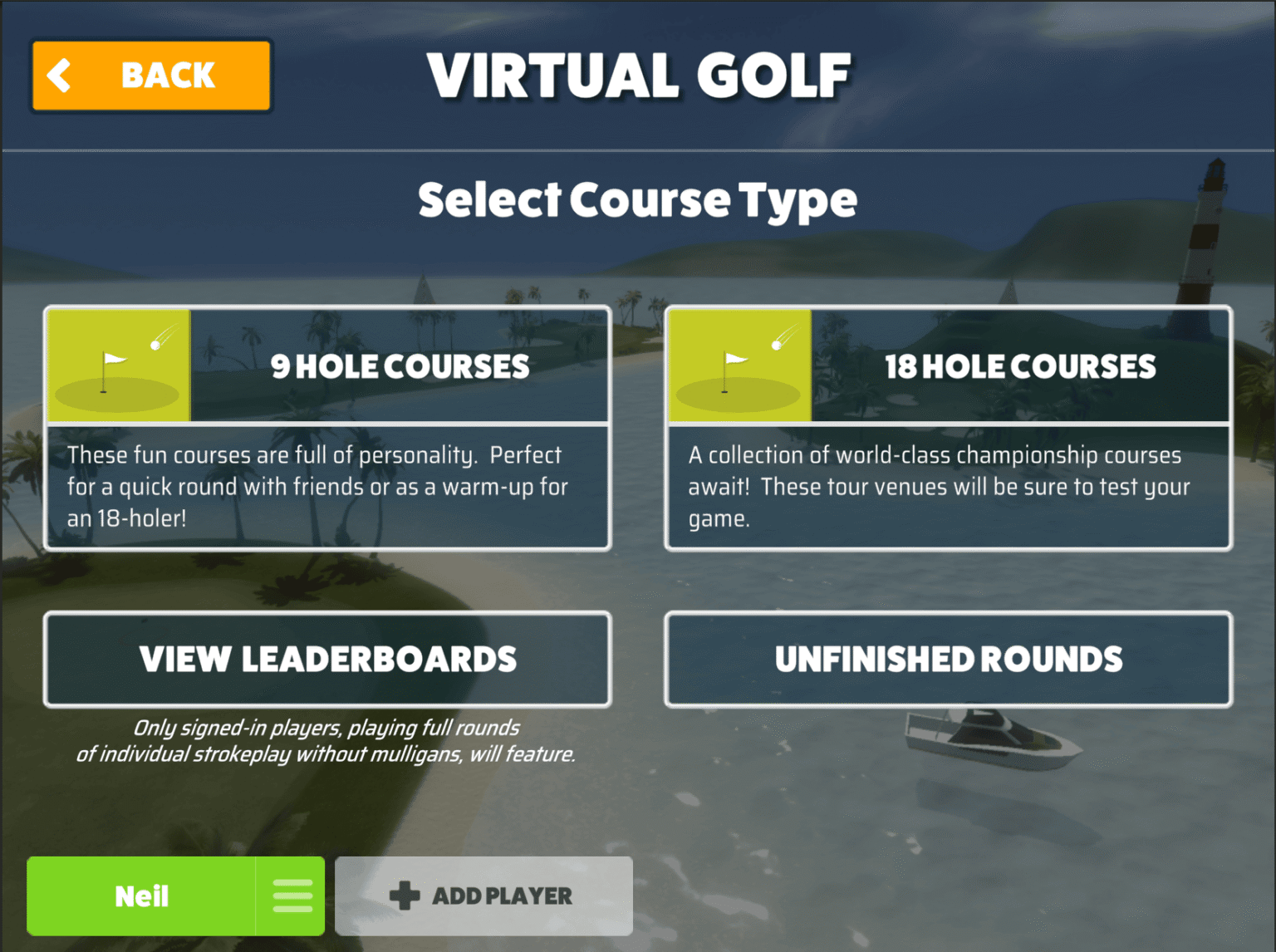Open View Leaderboards
The image size is (1276, 952).
coord(327,659)
